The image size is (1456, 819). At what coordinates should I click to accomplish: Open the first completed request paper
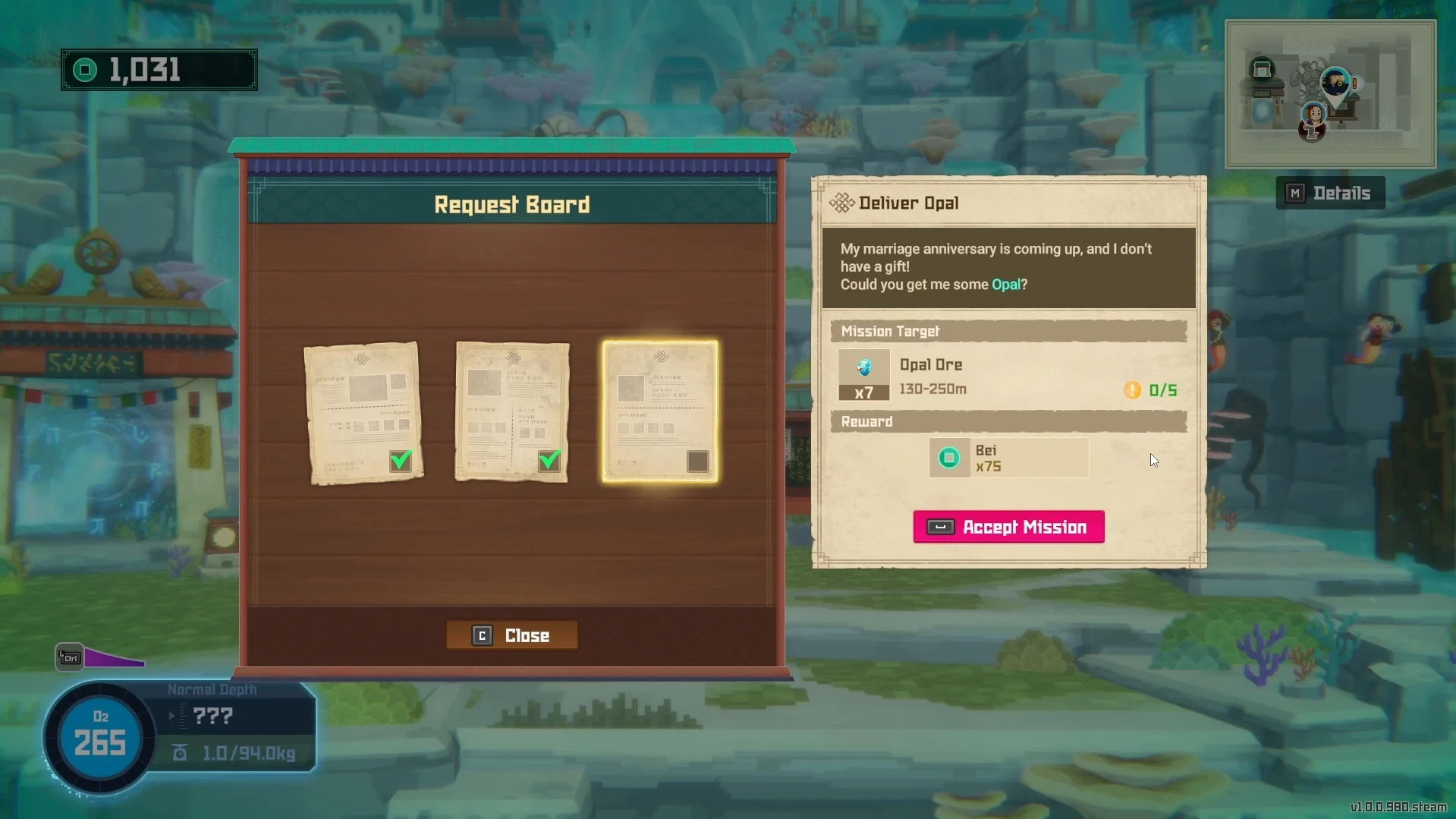click(363, 412)
